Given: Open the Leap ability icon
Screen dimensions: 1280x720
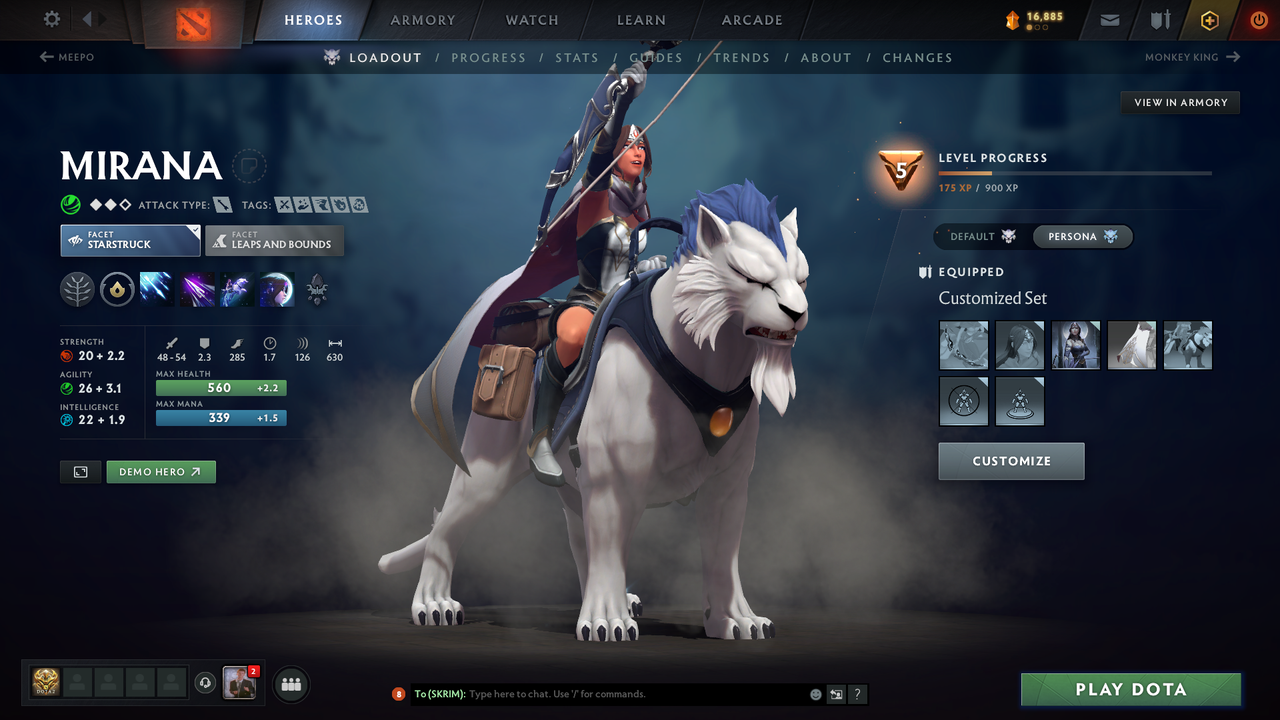Looking at the screenshot, I should [235, 289].
